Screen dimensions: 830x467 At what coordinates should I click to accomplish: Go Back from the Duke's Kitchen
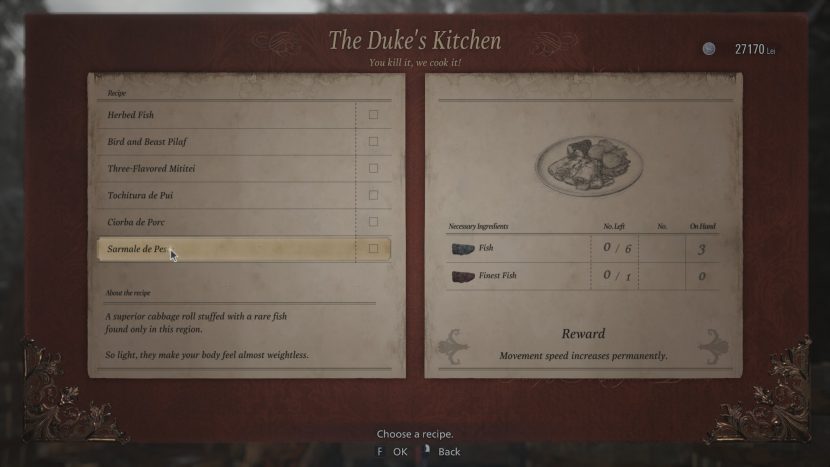[441, 452]
